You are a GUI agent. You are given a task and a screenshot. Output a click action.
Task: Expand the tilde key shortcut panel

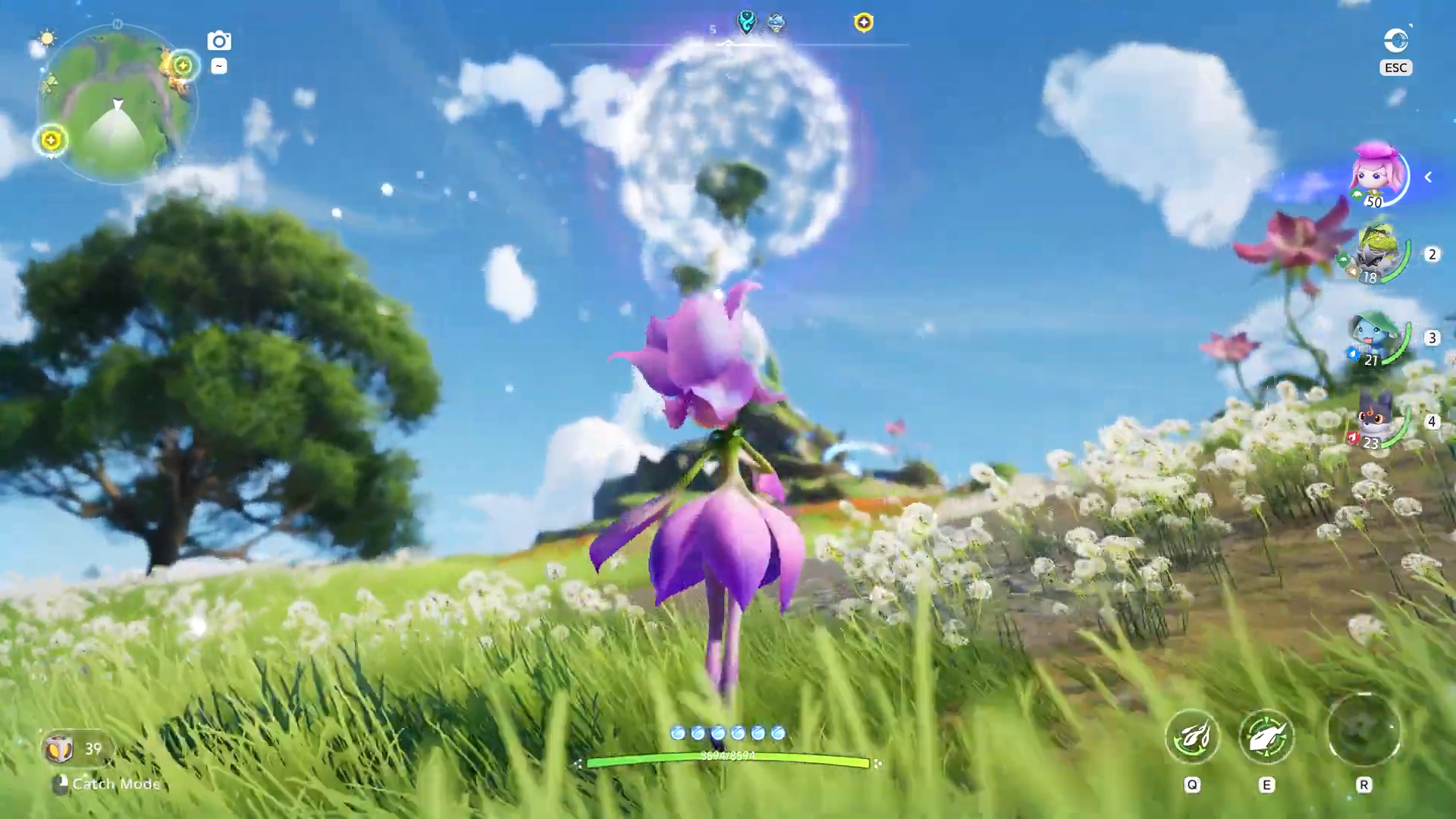[x=218, y=67]
